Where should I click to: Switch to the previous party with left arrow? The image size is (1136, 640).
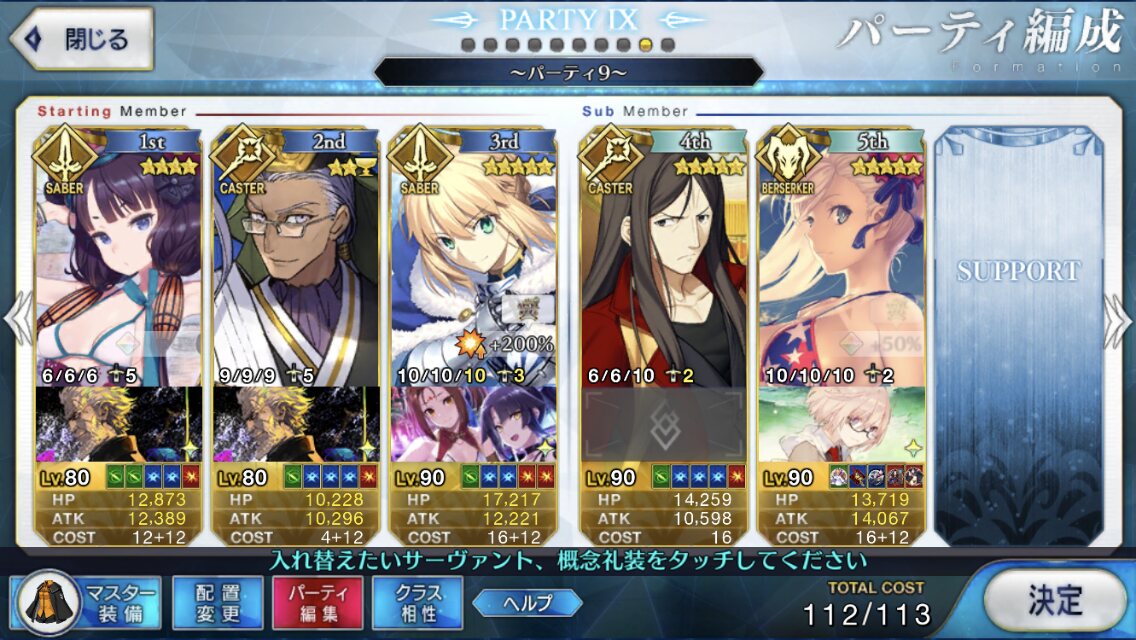[17, 320]
